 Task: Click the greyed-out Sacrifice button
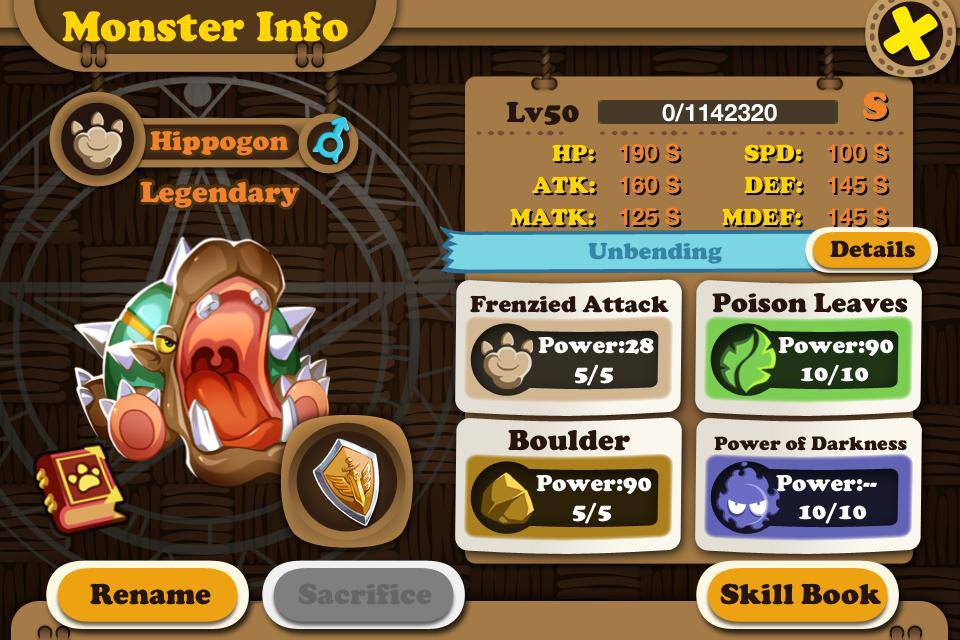pos(364,594)
